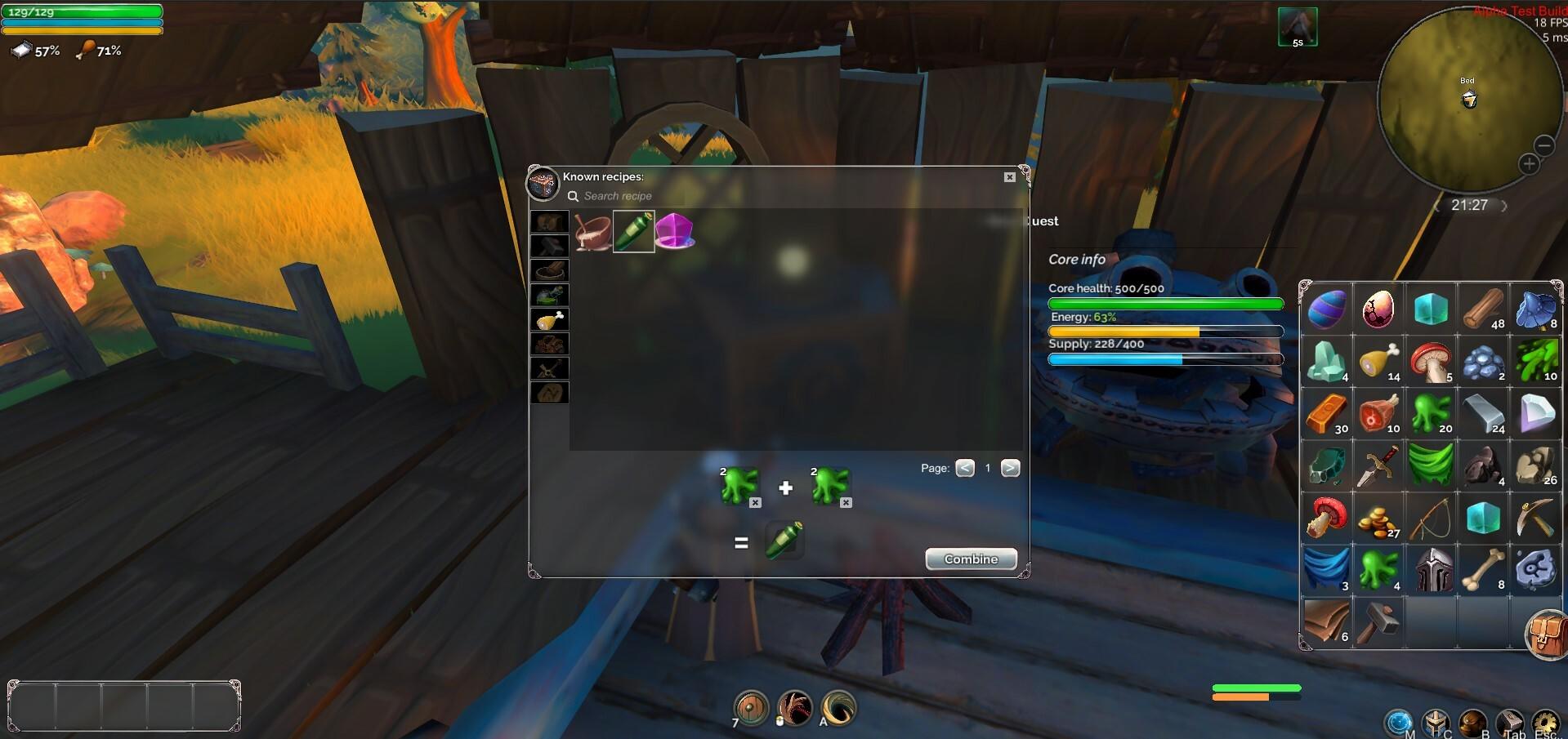Open the backpack icon labeled B
Image resolution: width=1568 pixels, height=739 pixels.
pyautogui.click(x=1472, y=721)
